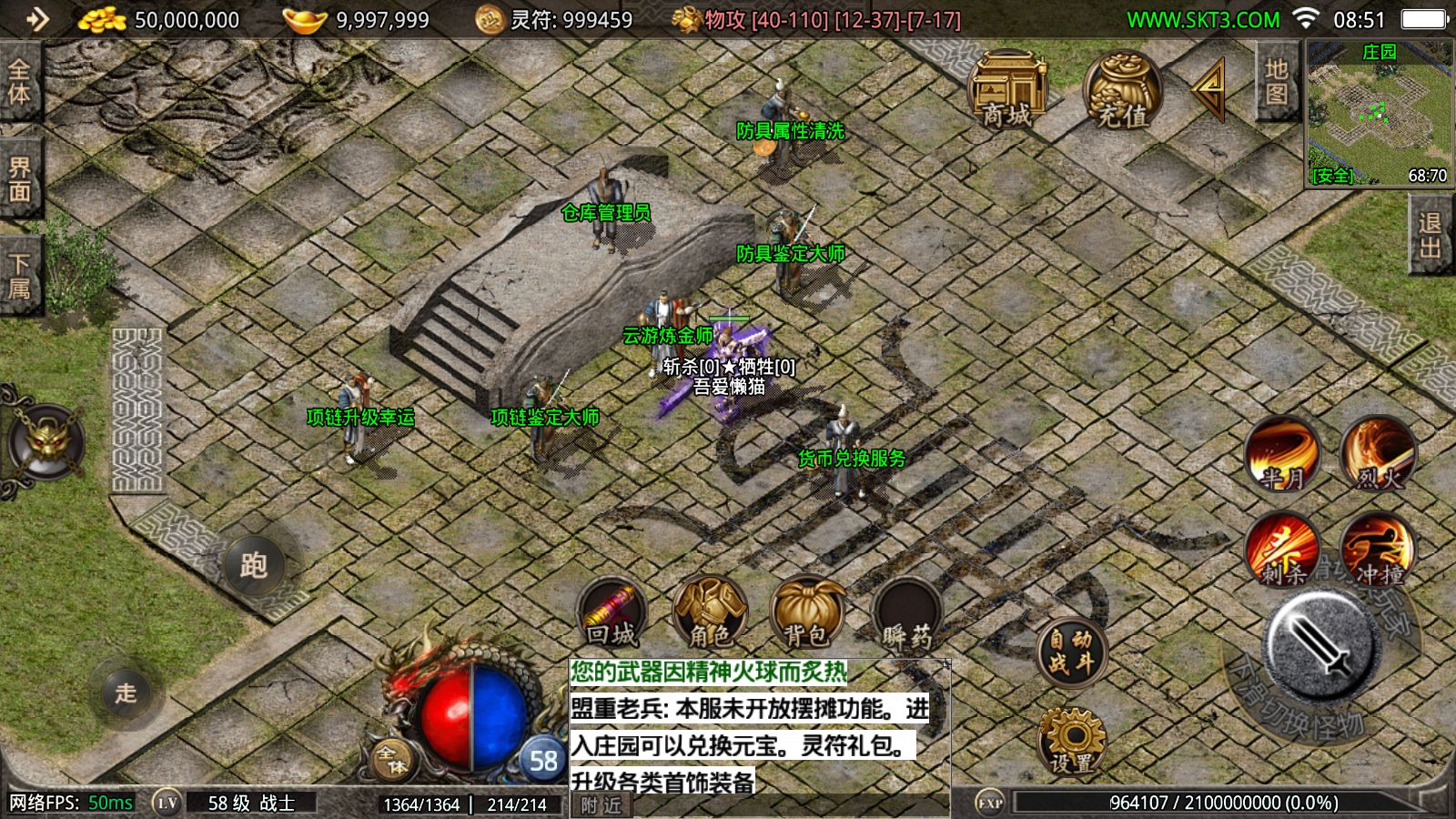The height and width of the screenshot is (819, 1456).
Task: Toggle 自动战斗 auto battle
Action: pos(1070,652)
